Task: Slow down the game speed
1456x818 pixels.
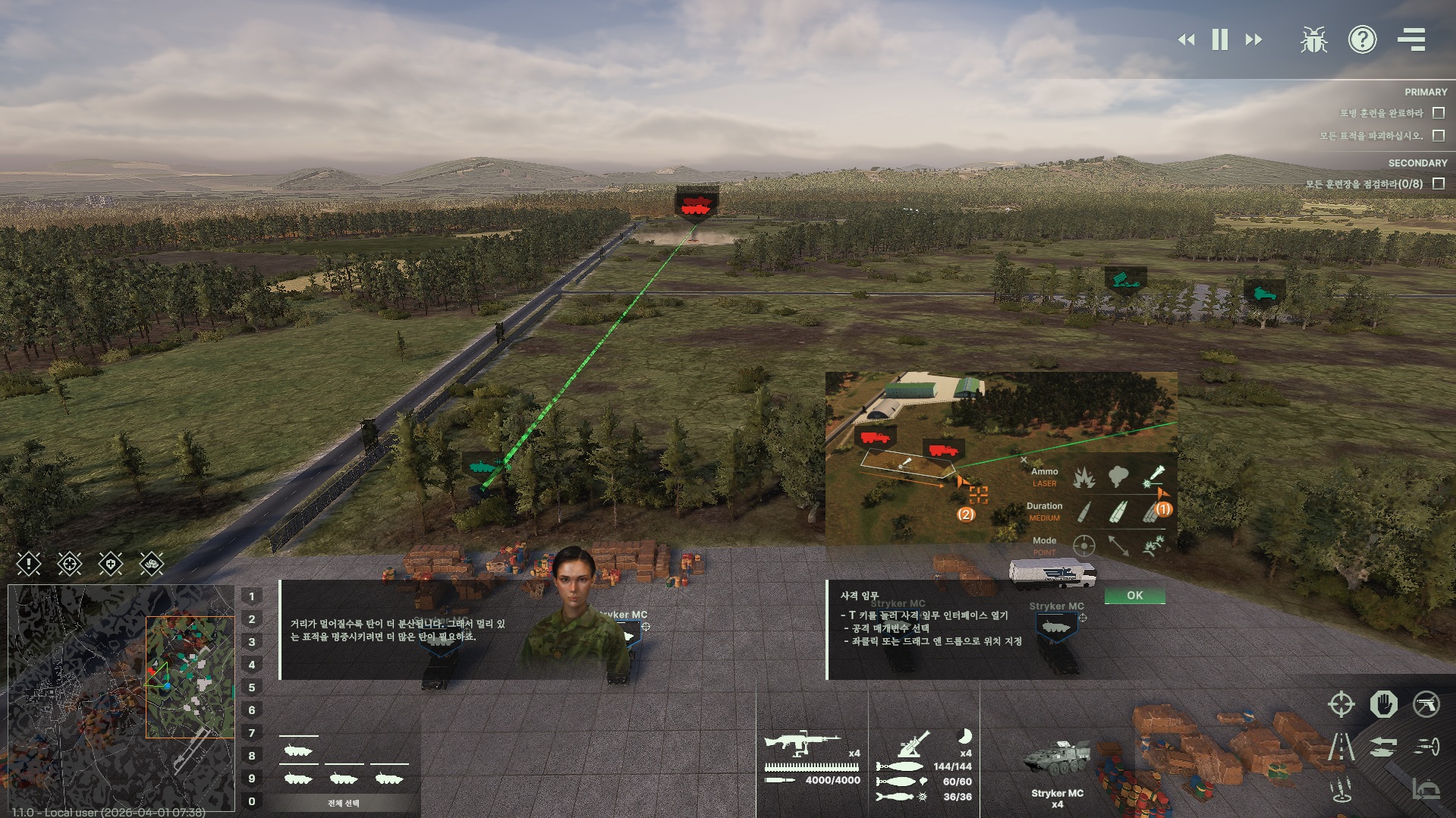Action: click(x=1186, y=39)
